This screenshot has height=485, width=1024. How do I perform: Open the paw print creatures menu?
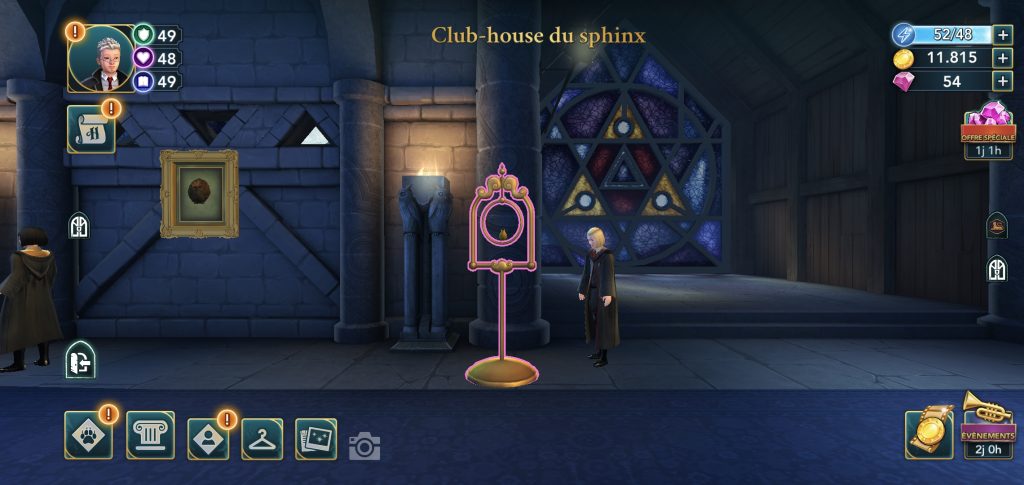tap(88, 436)
